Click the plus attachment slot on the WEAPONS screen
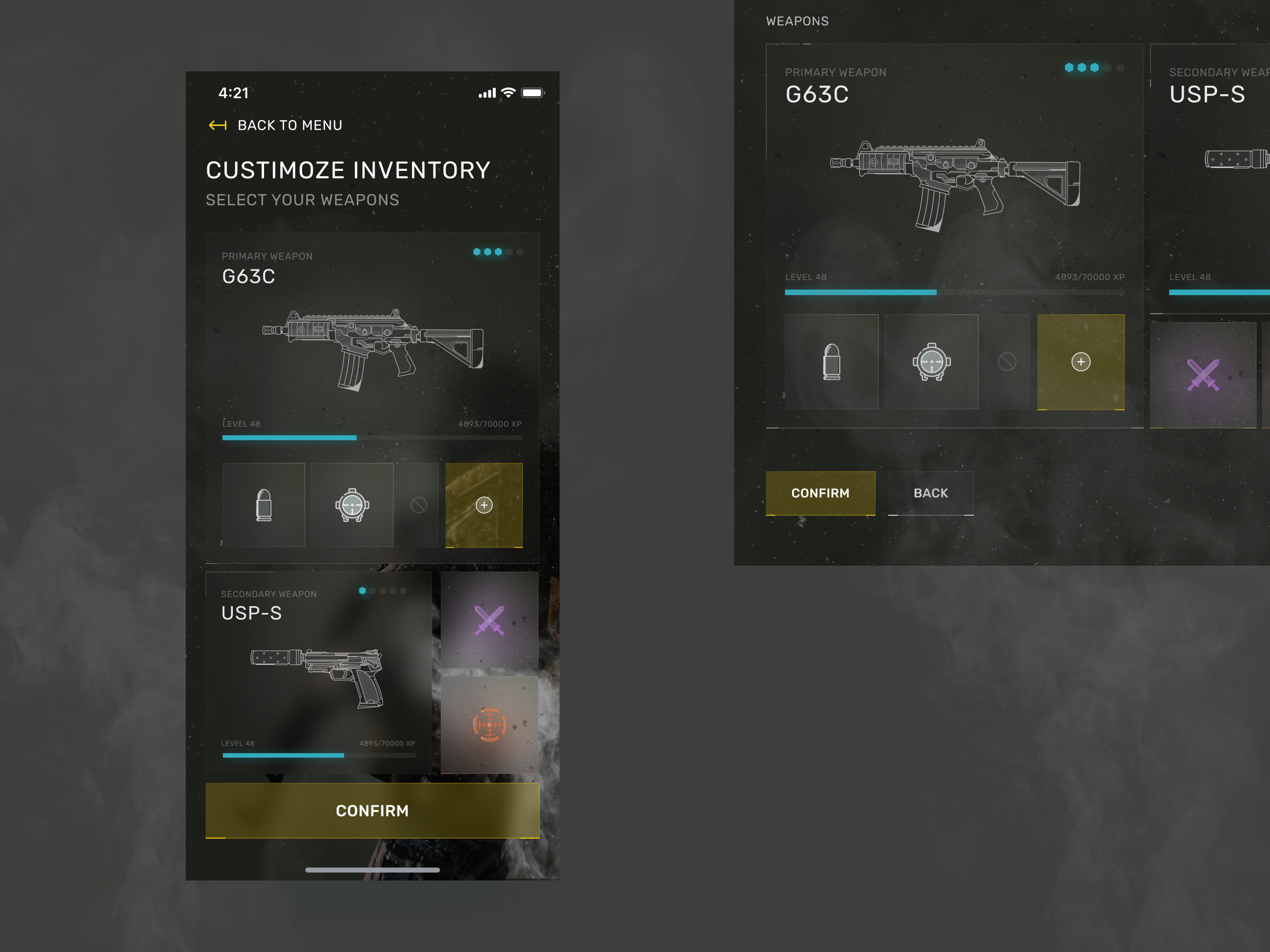1270x952 pixels. pyautogui.click(x=1081, y=362)
